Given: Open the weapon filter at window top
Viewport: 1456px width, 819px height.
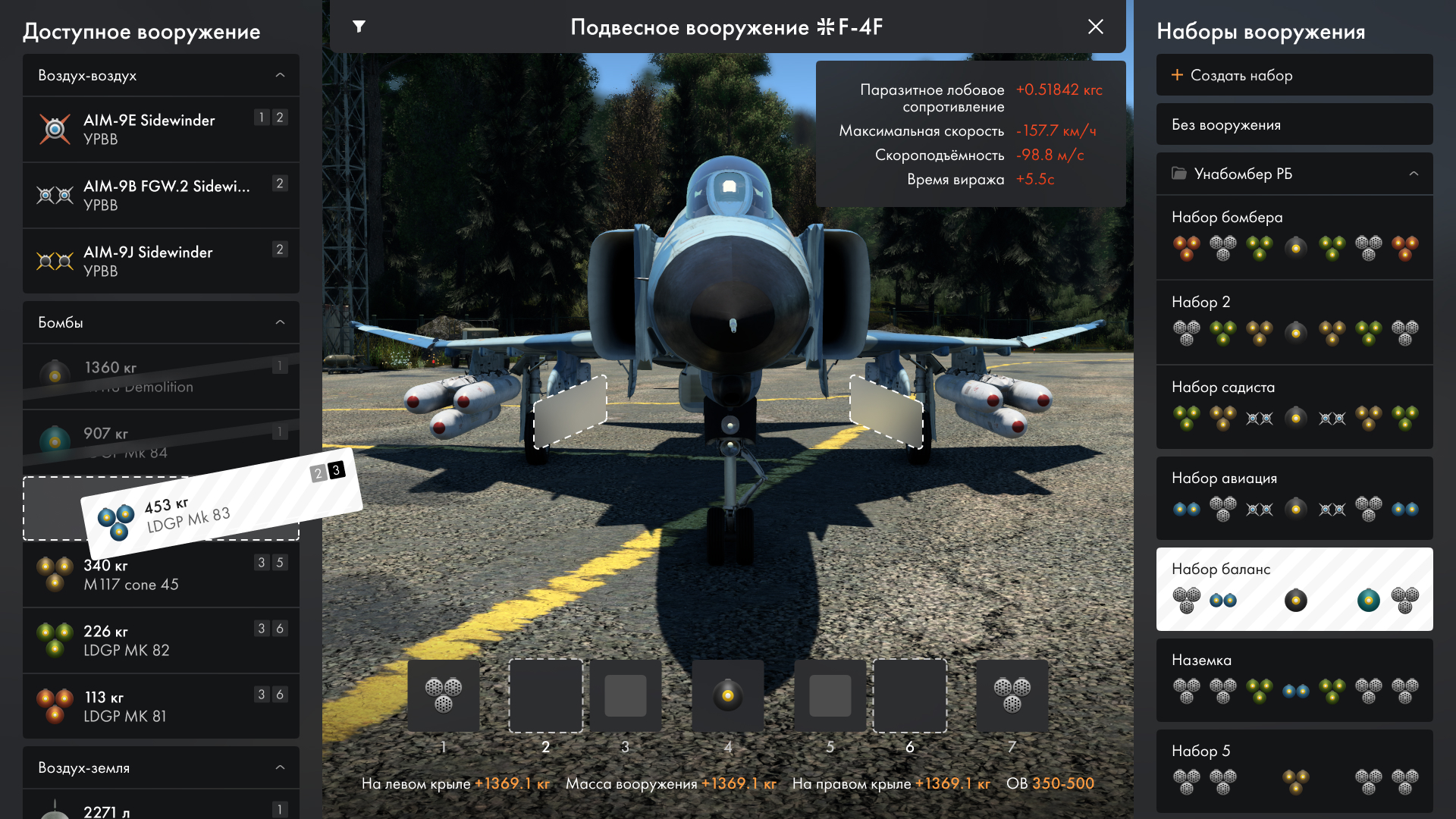Looking at the screenshot, I should point(359,27).
